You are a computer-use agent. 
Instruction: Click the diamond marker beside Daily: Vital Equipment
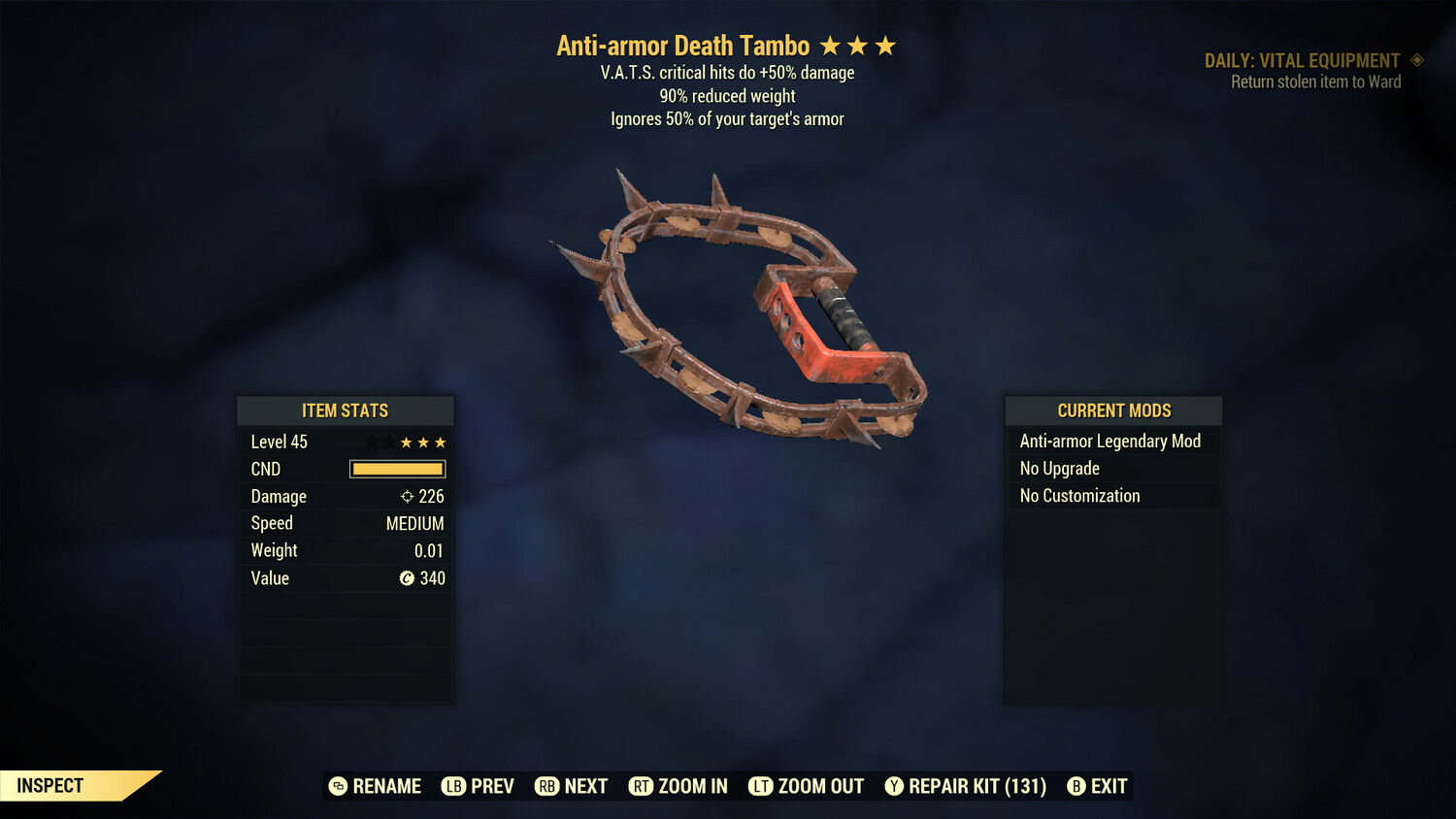coord(1416,60)
